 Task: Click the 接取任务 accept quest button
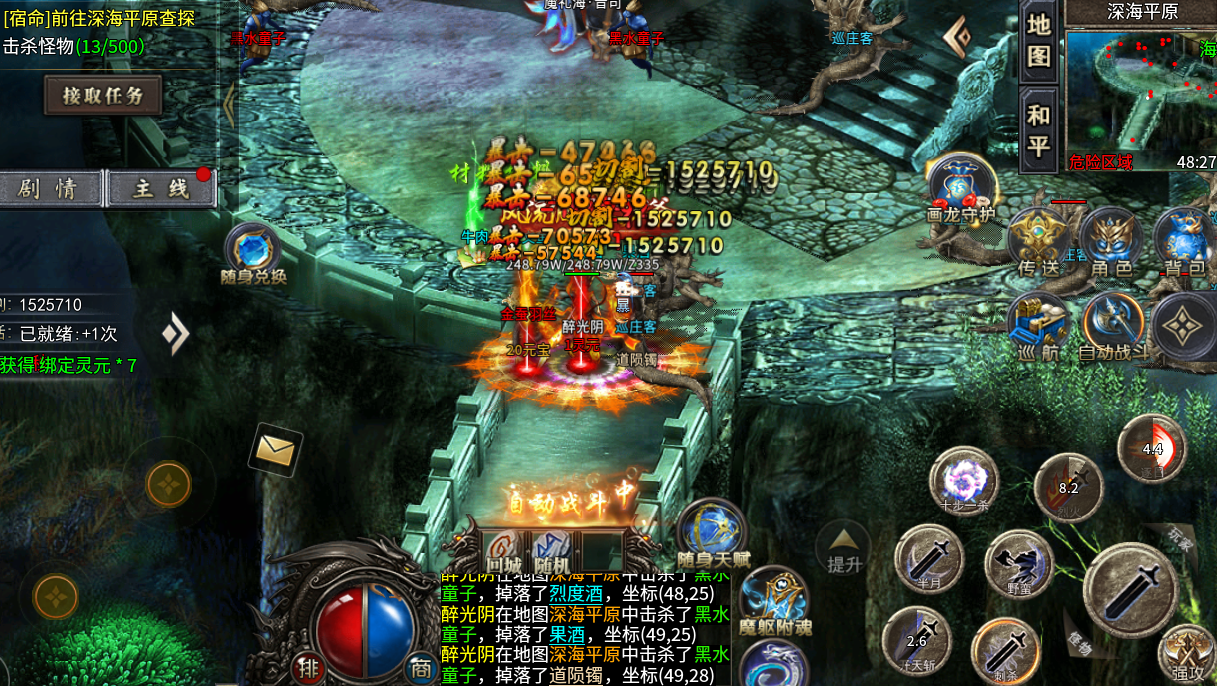103,96
